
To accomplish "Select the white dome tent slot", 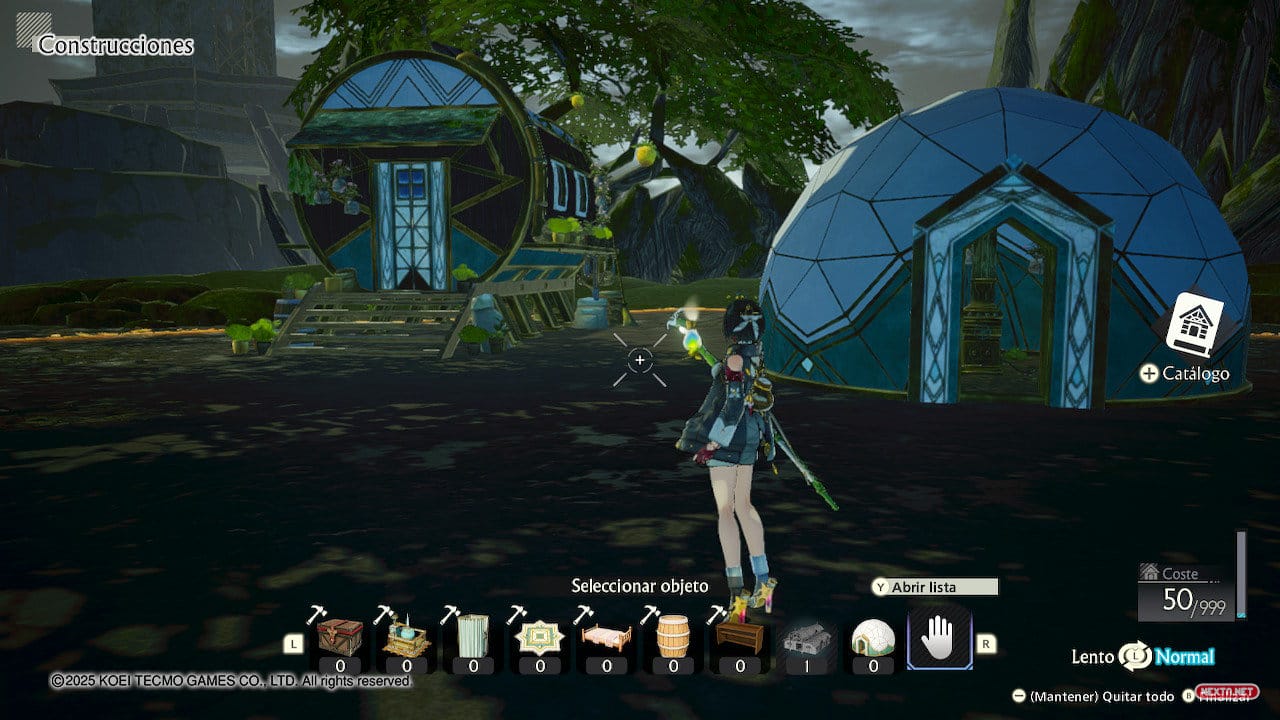I will coord(872,637).
